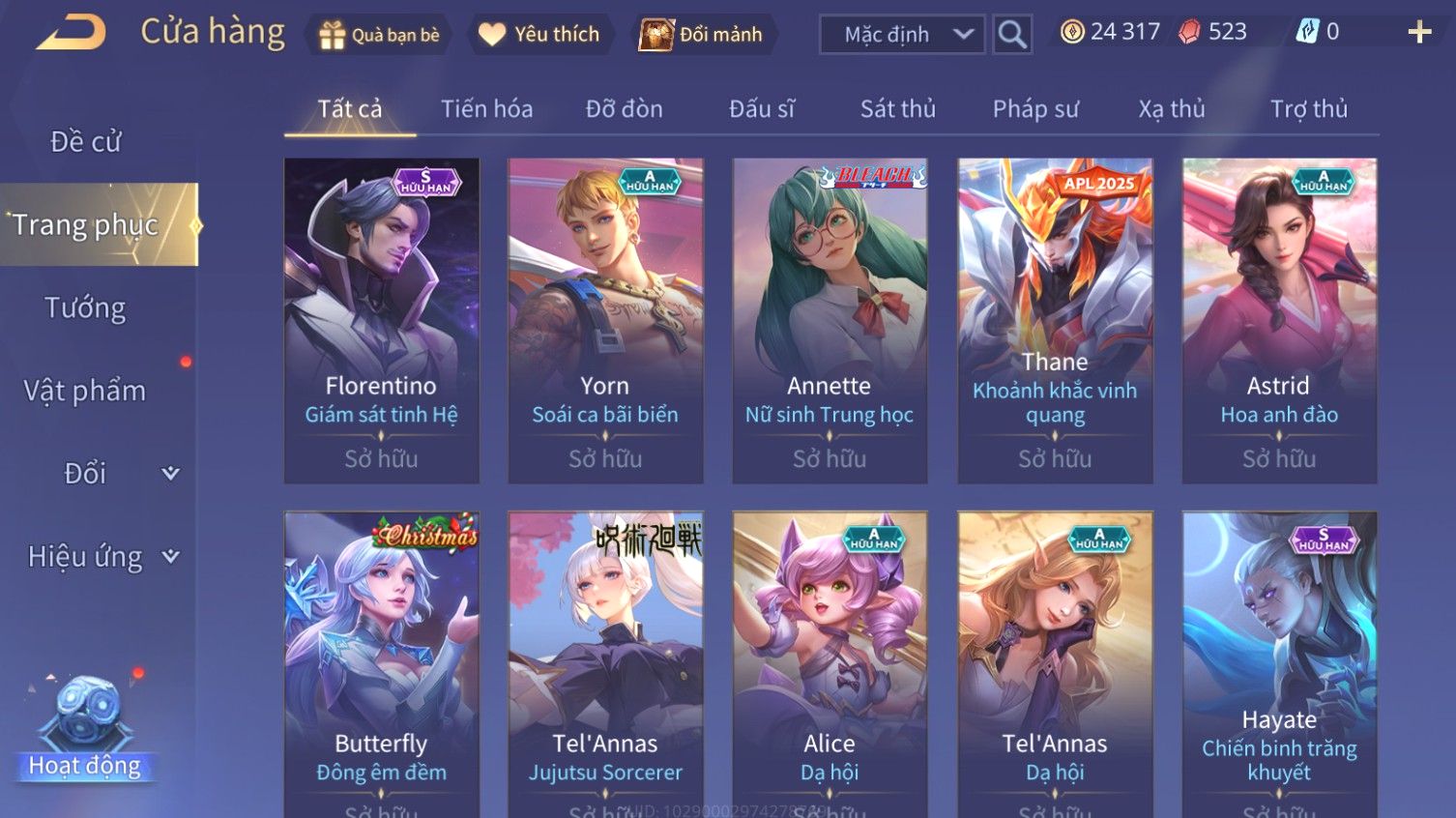Viewport: 1456px width, 818px height.
Task: Select the Đỡ đòn category tab
Action: pos(624,109)
